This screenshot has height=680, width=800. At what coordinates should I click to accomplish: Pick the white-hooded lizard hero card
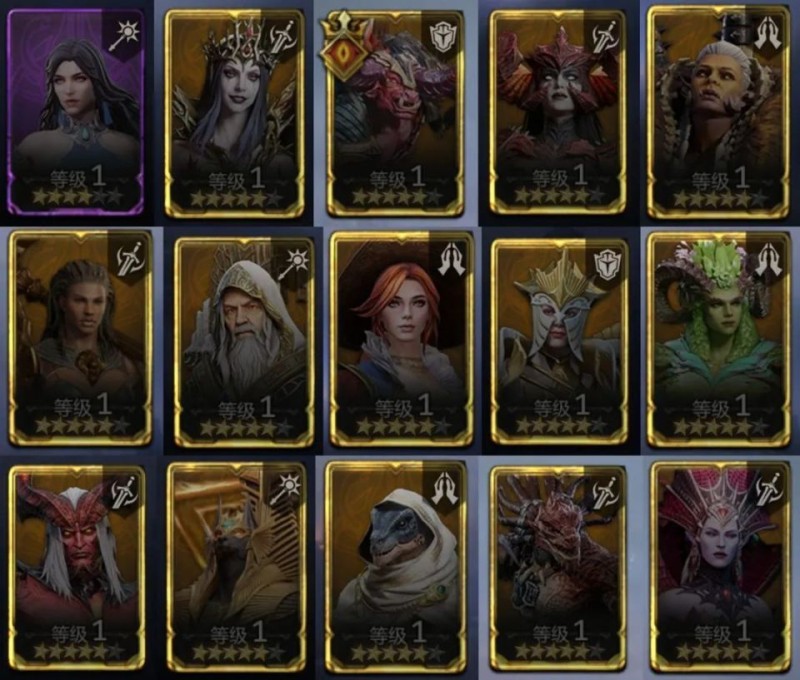point(397,565)
